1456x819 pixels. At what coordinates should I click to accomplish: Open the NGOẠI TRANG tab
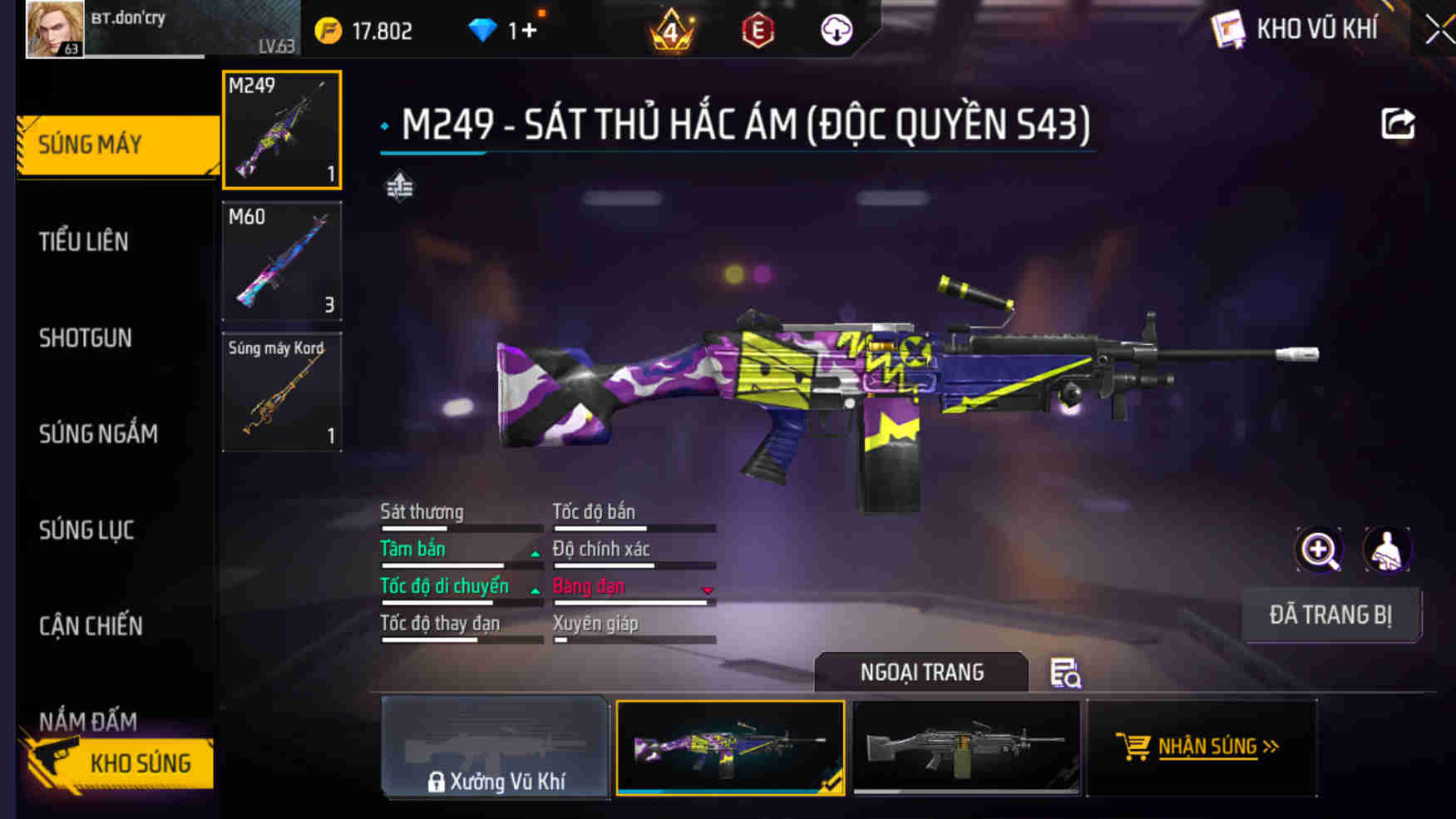(922, 672)
